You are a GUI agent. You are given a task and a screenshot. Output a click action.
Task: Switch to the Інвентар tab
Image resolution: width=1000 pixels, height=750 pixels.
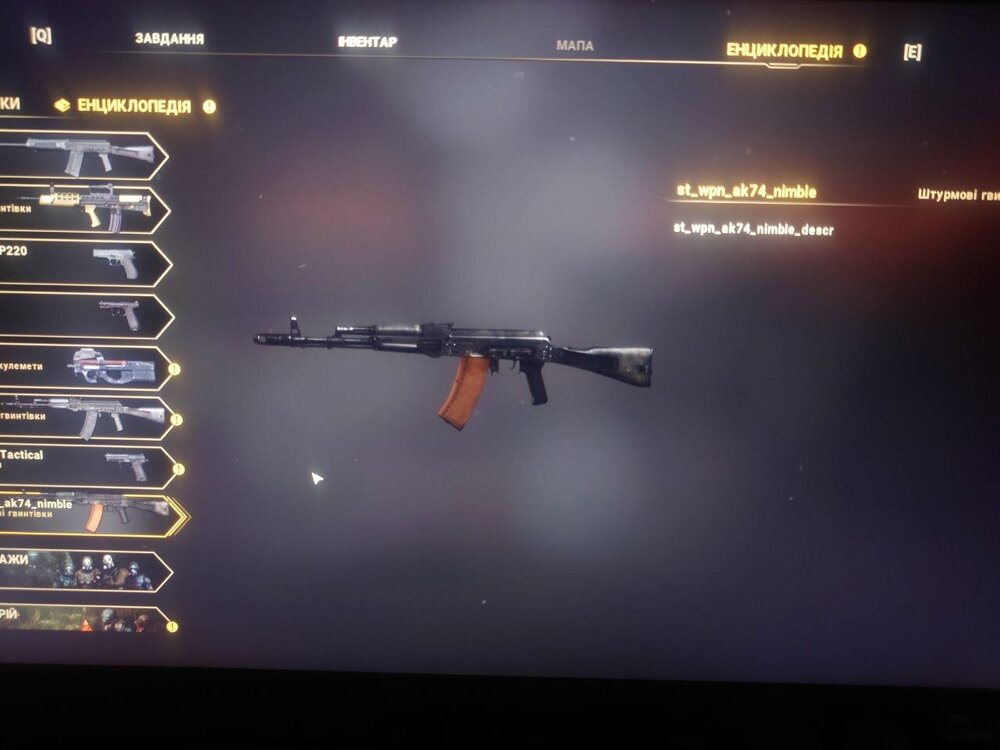[367, 42]
